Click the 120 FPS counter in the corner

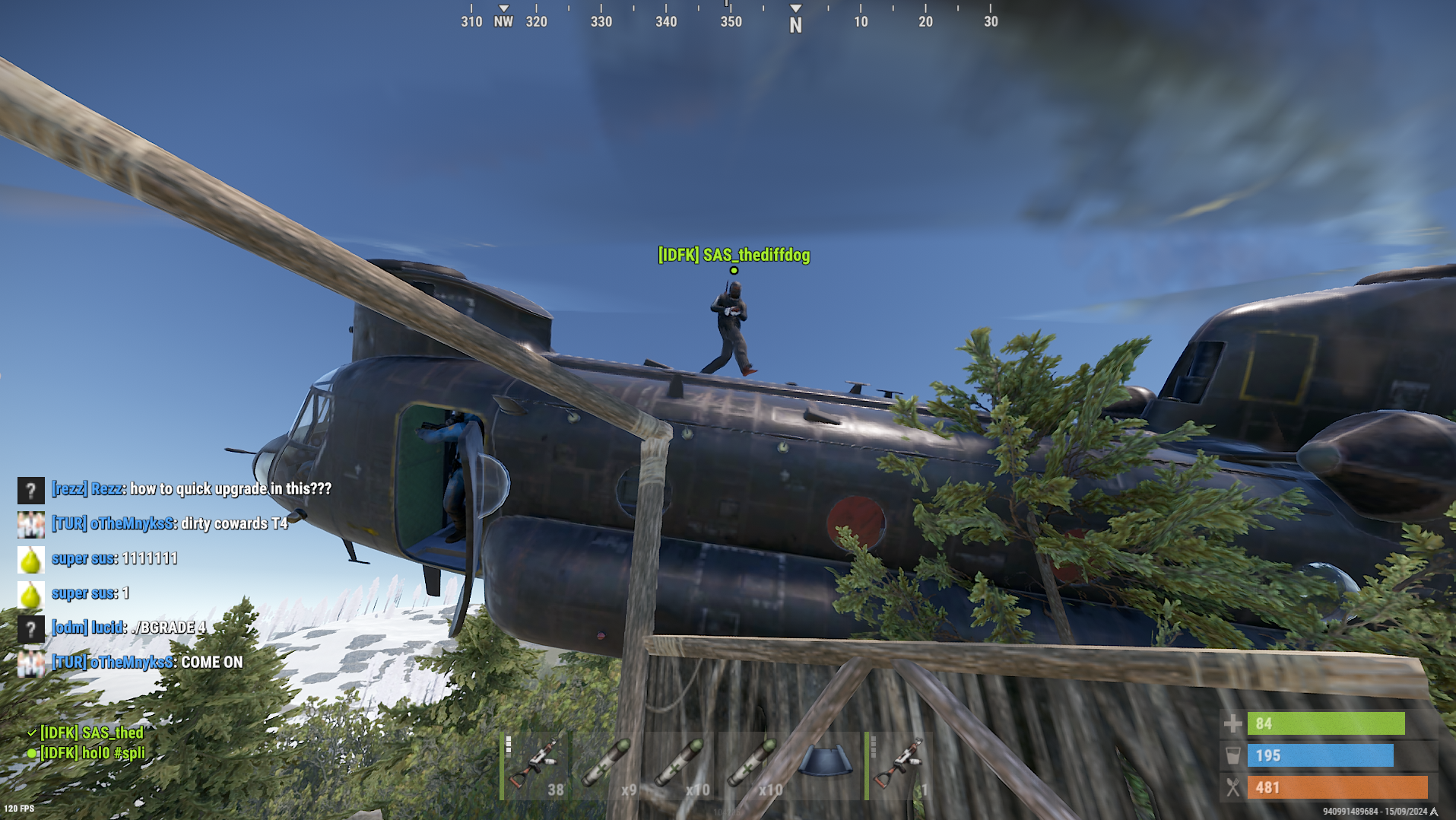pyautogui.click(x=17, y=808)
